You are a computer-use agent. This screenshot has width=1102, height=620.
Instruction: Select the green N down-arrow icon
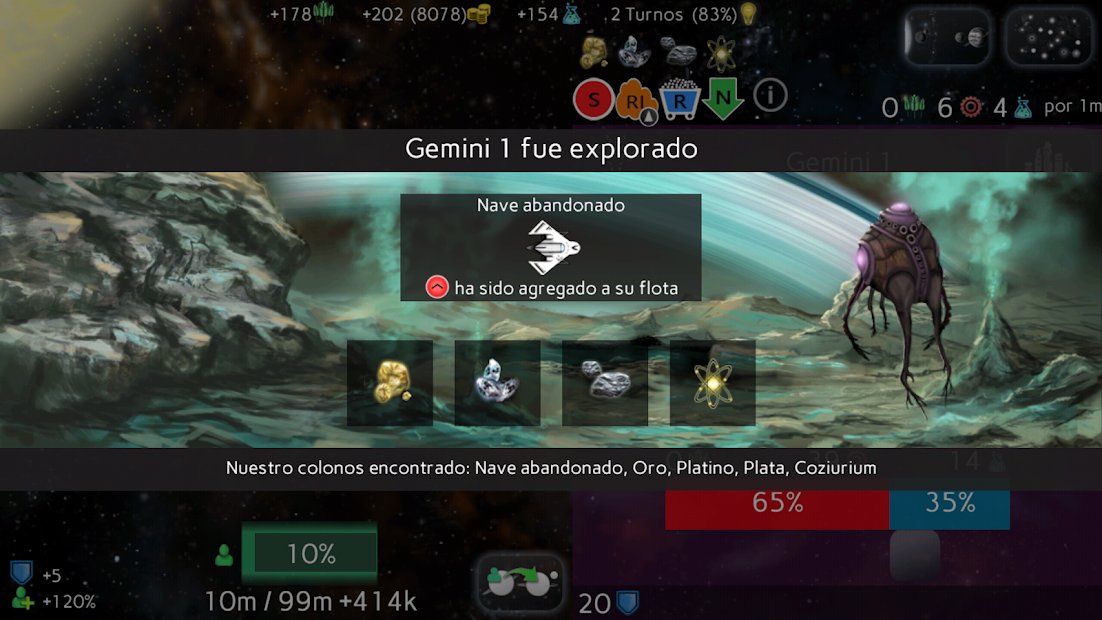tap(722, 98)
